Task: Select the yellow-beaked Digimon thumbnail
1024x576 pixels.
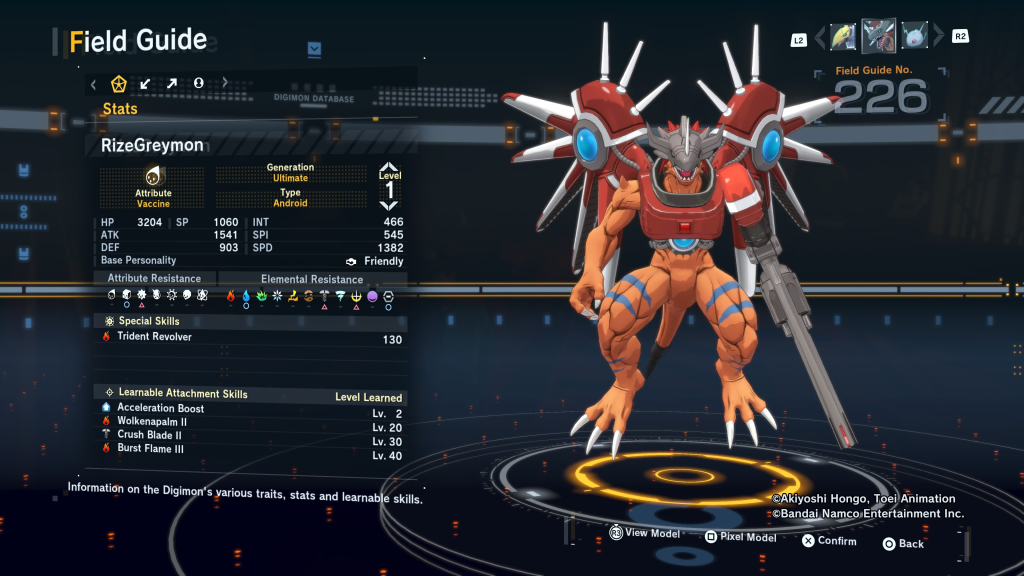Action: [844, 37]
